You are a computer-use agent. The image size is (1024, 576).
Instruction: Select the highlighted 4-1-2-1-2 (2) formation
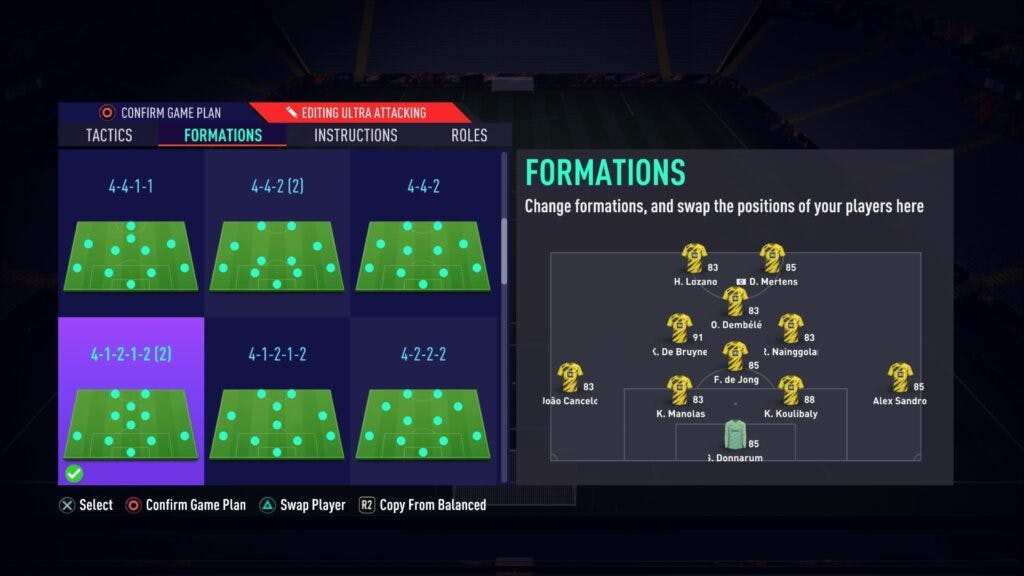(131, 401)
